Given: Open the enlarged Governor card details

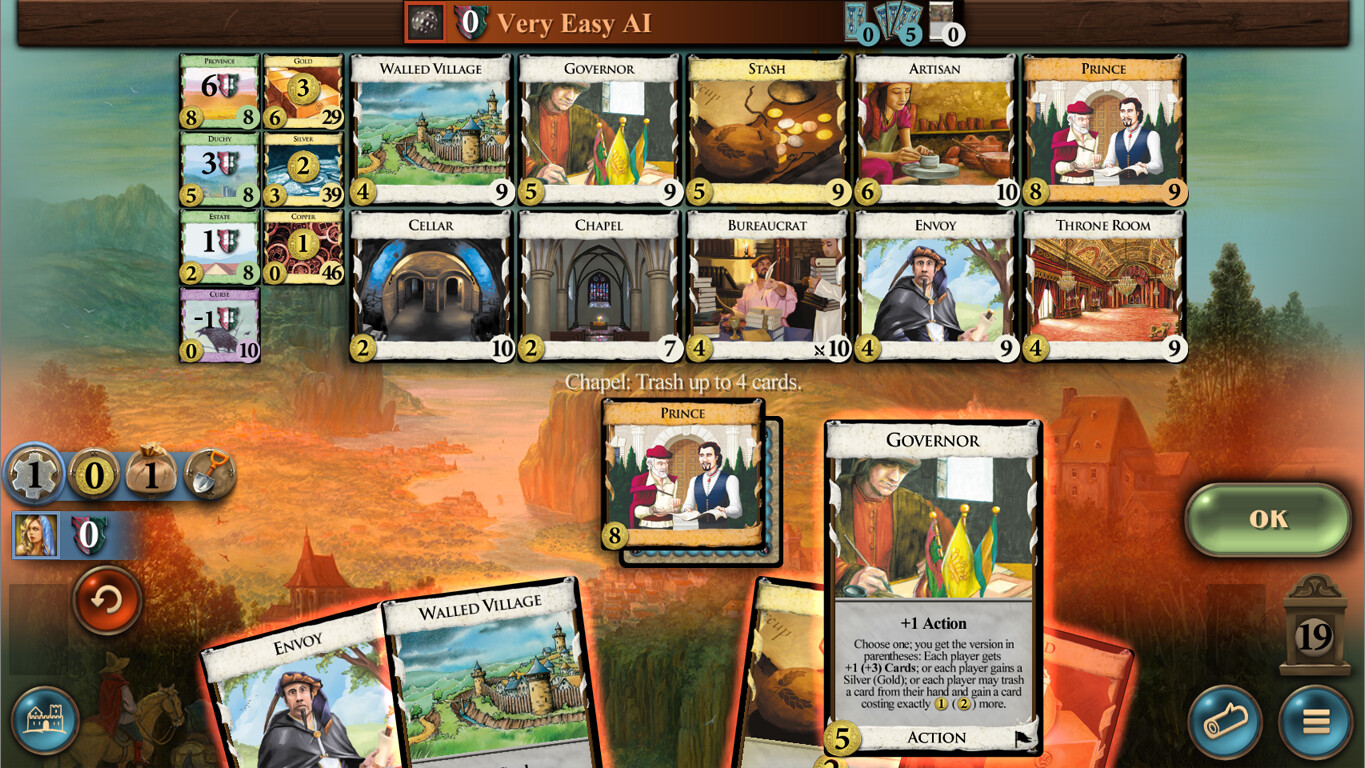Looking at the screenshot, I should (x=932, y=580).
